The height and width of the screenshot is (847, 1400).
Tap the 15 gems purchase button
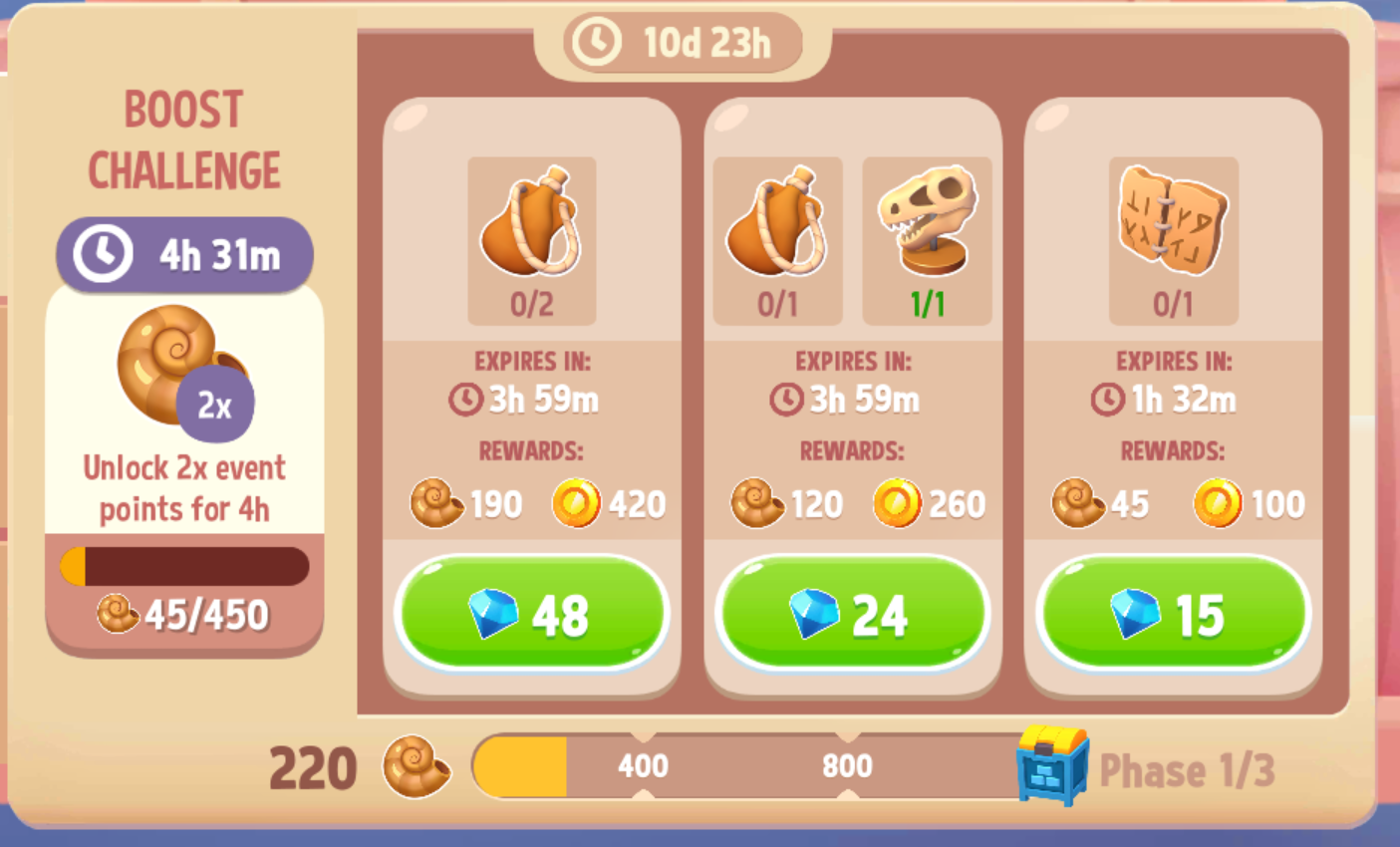coord(1173,615)
